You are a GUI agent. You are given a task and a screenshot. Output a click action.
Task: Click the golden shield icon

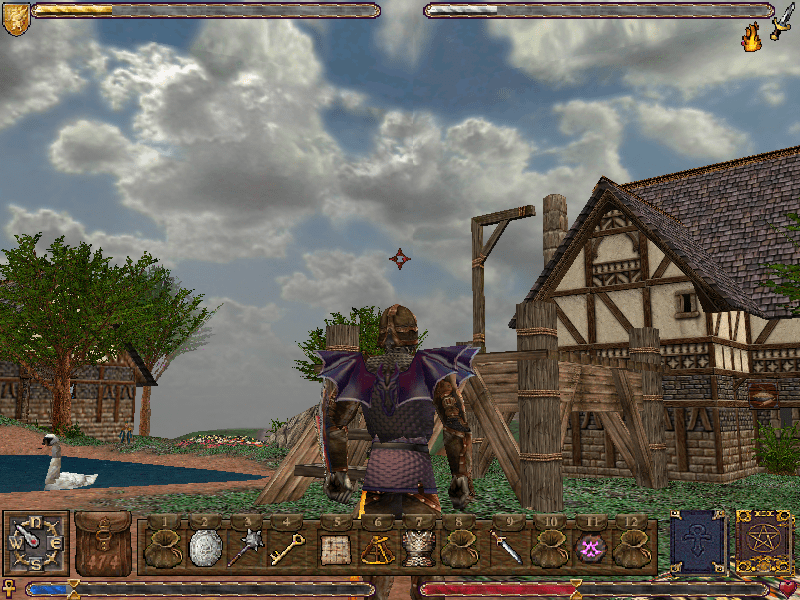coord(15,19)
